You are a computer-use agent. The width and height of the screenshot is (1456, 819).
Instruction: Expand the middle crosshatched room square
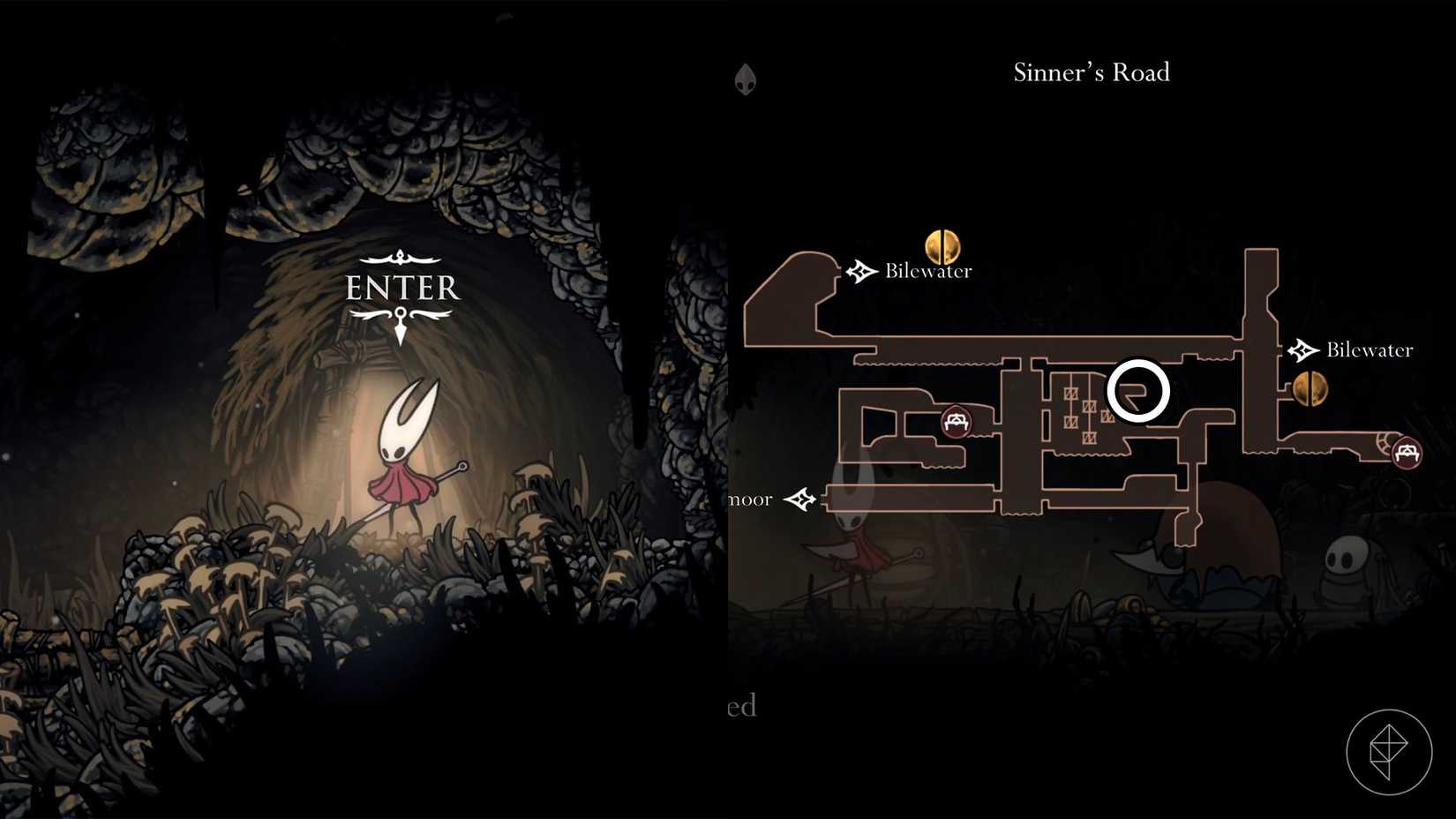pos(1090,407)
